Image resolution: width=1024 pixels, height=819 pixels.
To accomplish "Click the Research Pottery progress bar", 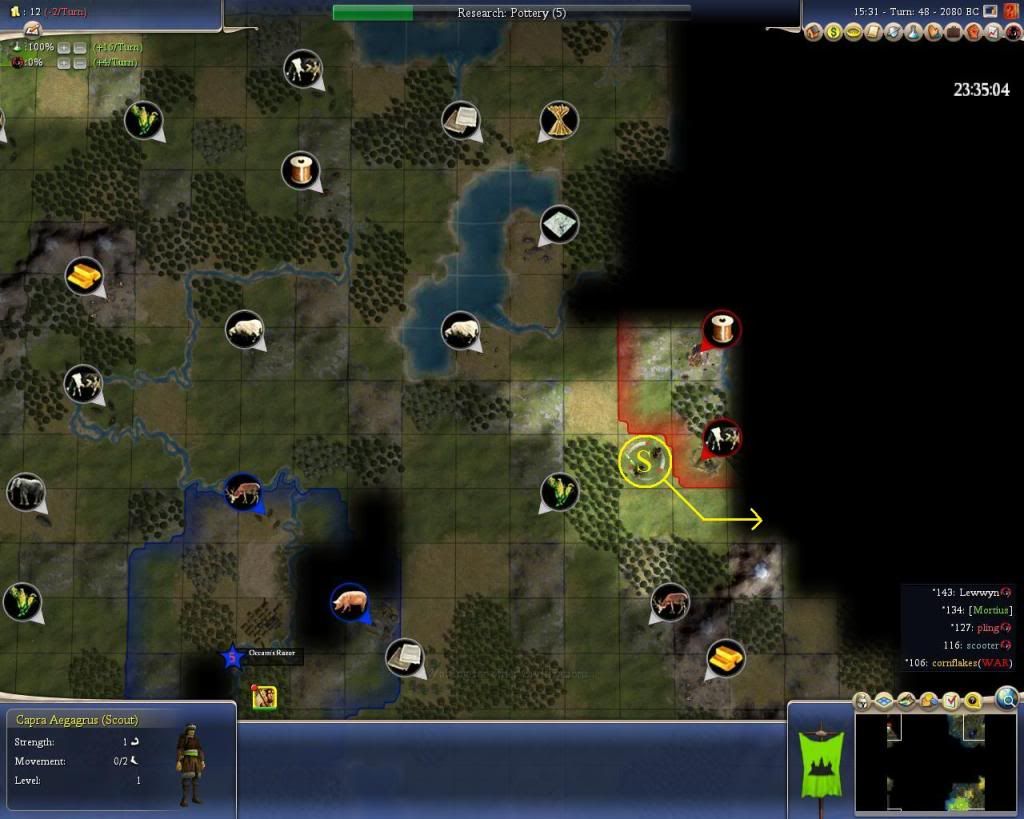I will point(511,13).
